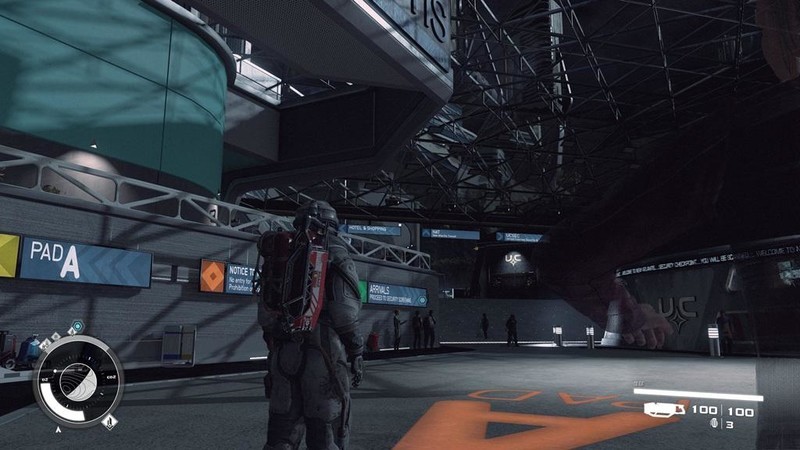Screen dimensions: 800x450
Task: Click the grenade icon beside the count
Action: tap(713, 424)
